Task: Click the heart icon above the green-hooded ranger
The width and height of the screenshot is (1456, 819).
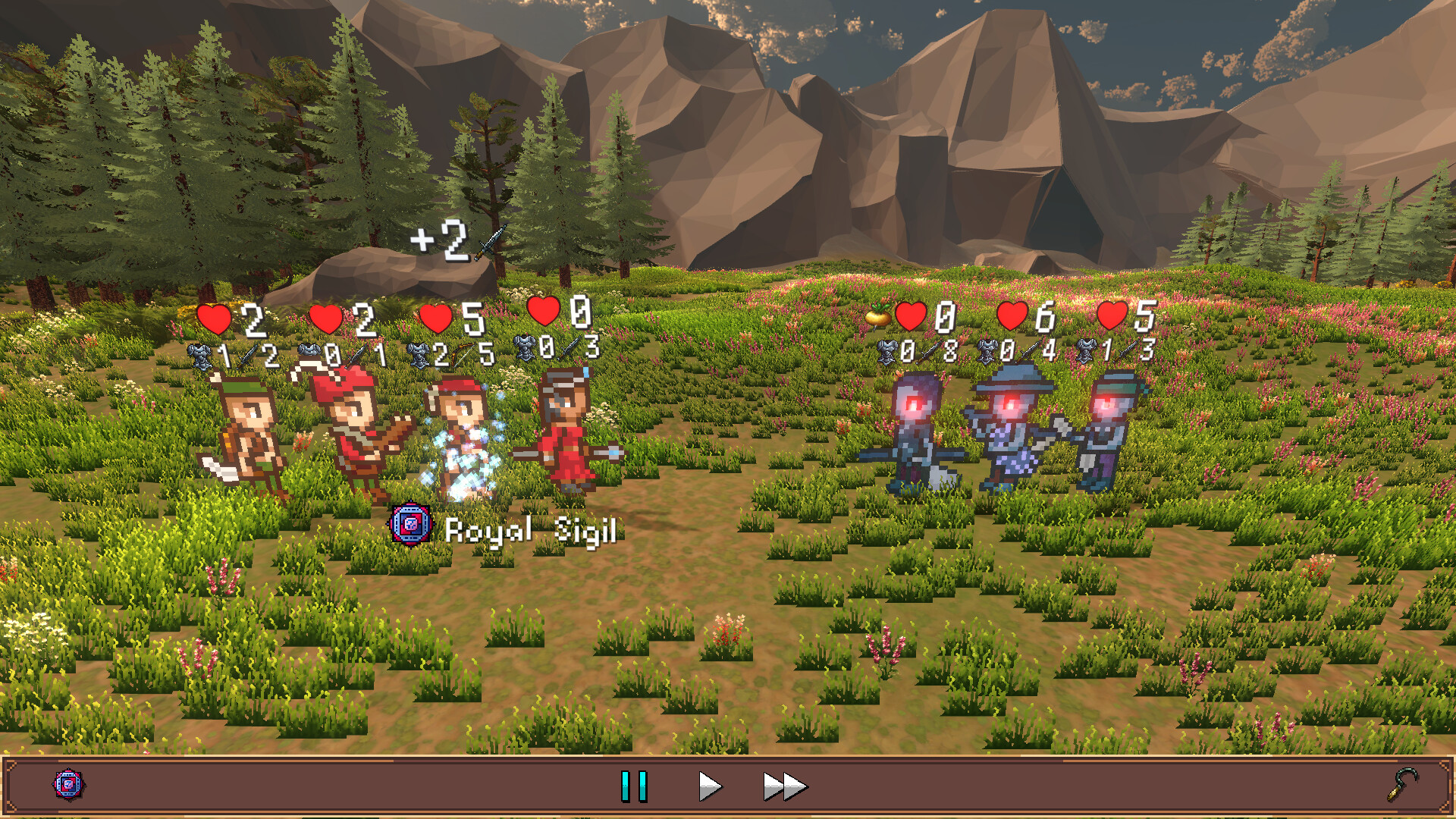Action: 214,319
